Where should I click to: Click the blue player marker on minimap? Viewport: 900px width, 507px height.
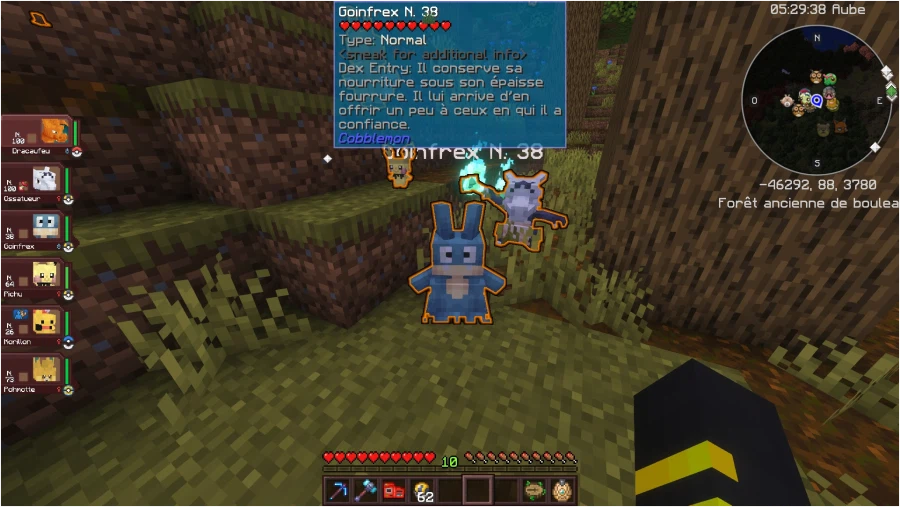pos(817,100)
